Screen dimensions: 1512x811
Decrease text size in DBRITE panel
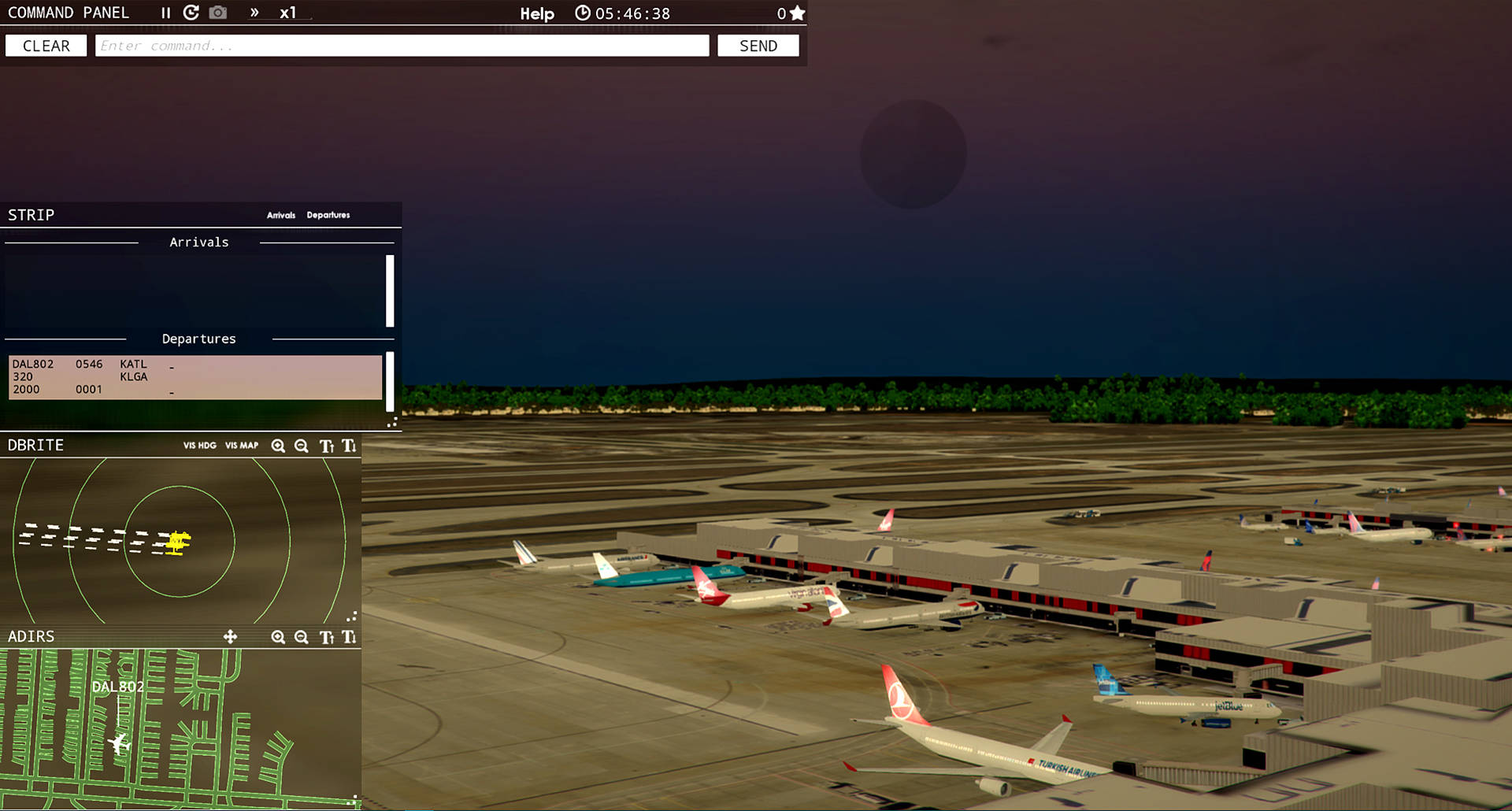(x=349, y=446)
